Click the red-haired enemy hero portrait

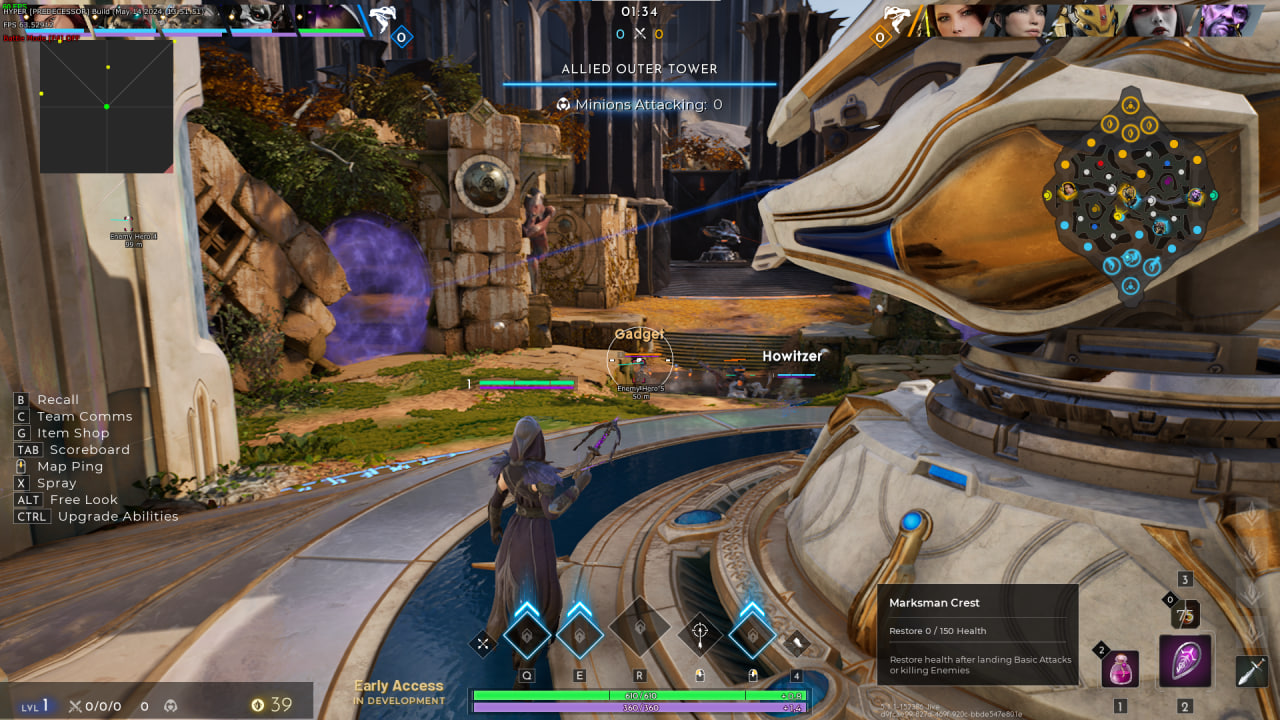tap(960, 20)
